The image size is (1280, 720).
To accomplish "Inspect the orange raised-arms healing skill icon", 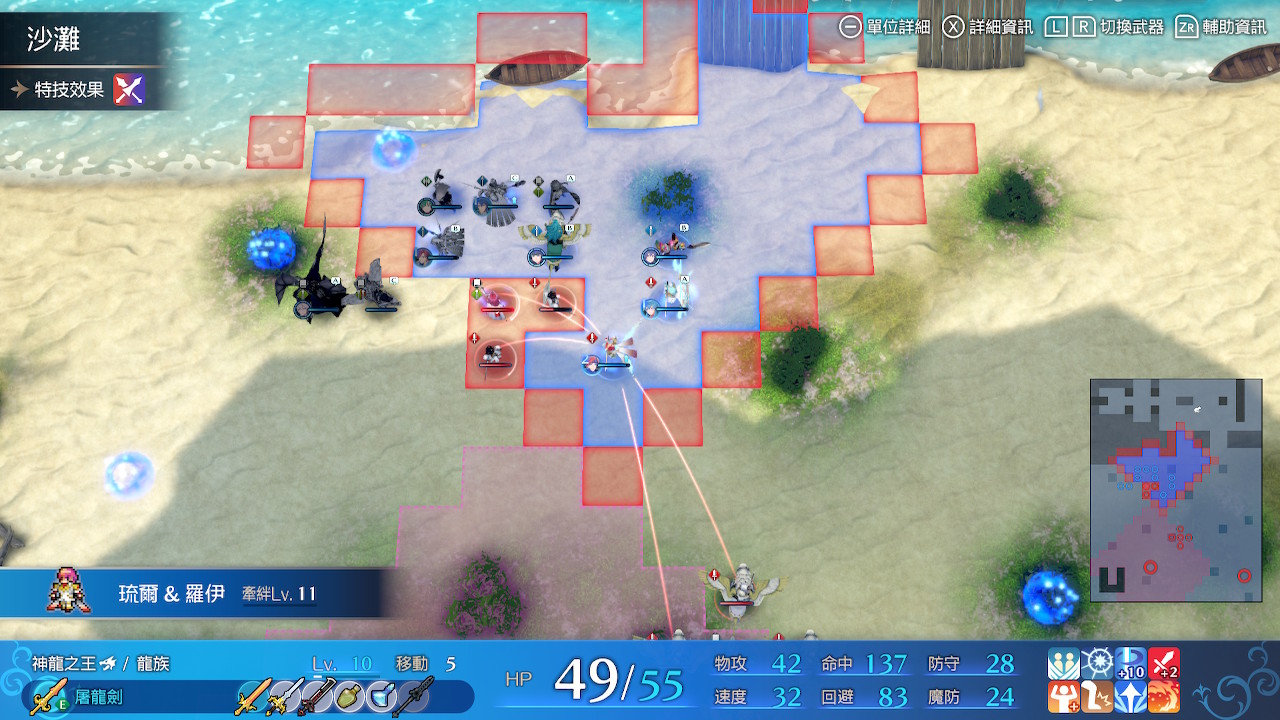I will (1064, 697).
